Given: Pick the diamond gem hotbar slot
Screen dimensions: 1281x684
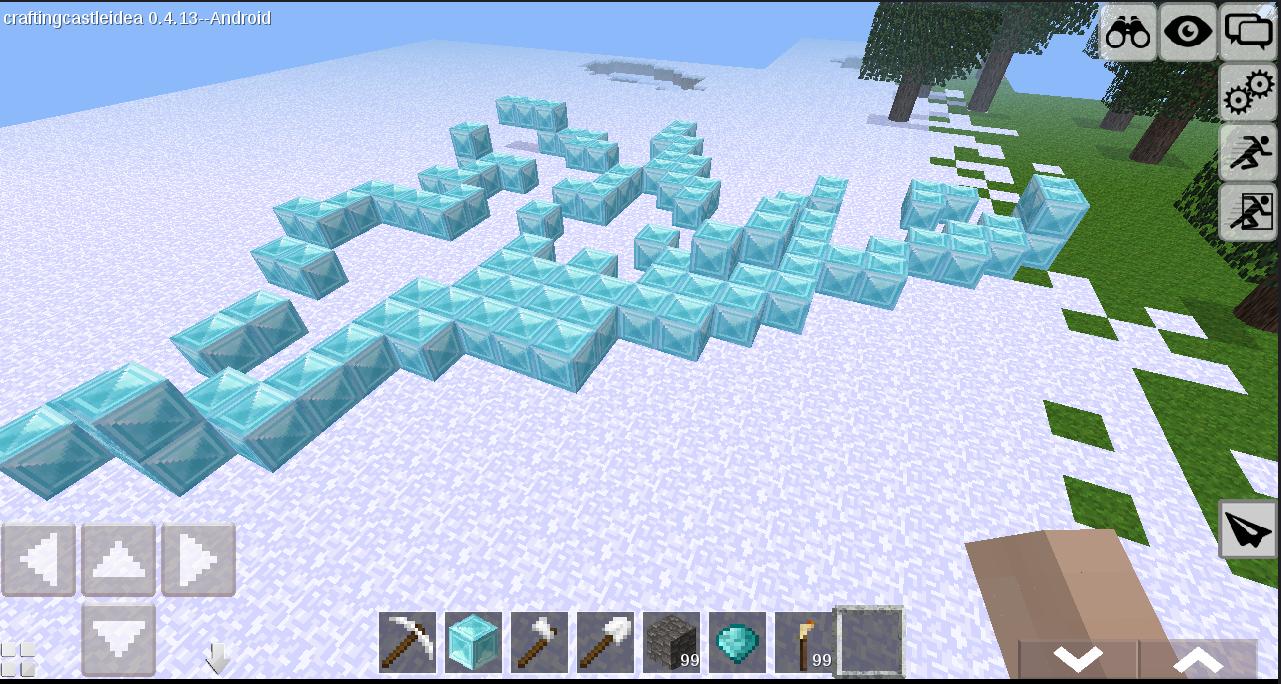Looking at the screenshot, I should [x=737, y=642].
